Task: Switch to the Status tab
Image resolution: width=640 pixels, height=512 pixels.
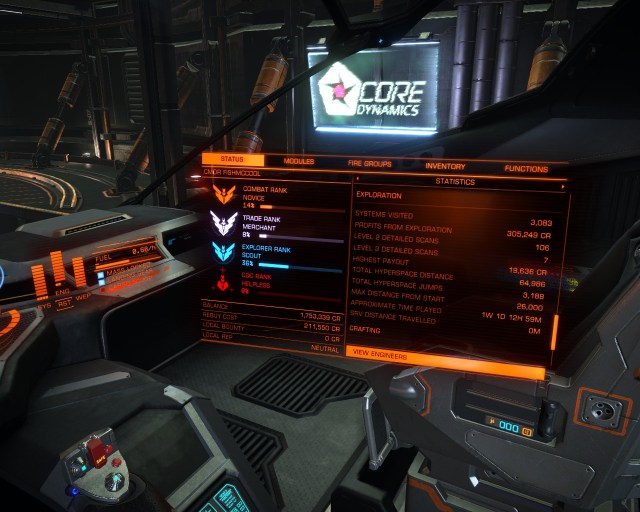Action: coord(234,160)
